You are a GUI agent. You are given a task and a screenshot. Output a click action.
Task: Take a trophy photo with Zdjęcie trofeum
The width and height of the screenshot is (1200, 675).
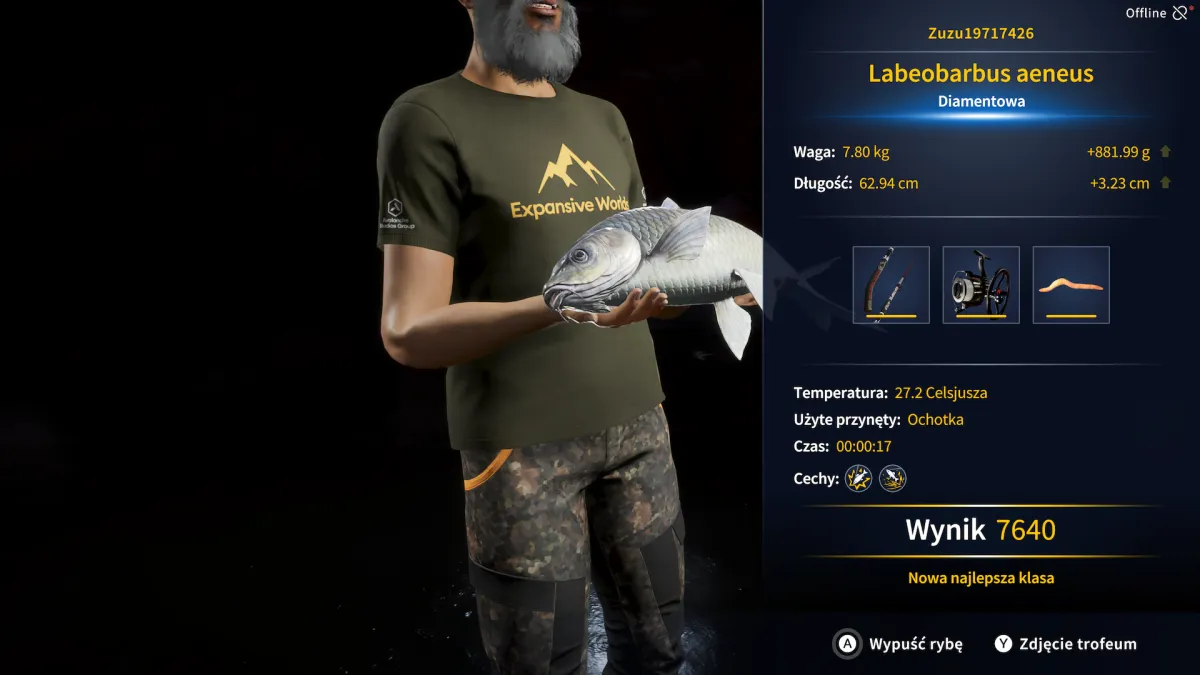[x=1065, y=644]
